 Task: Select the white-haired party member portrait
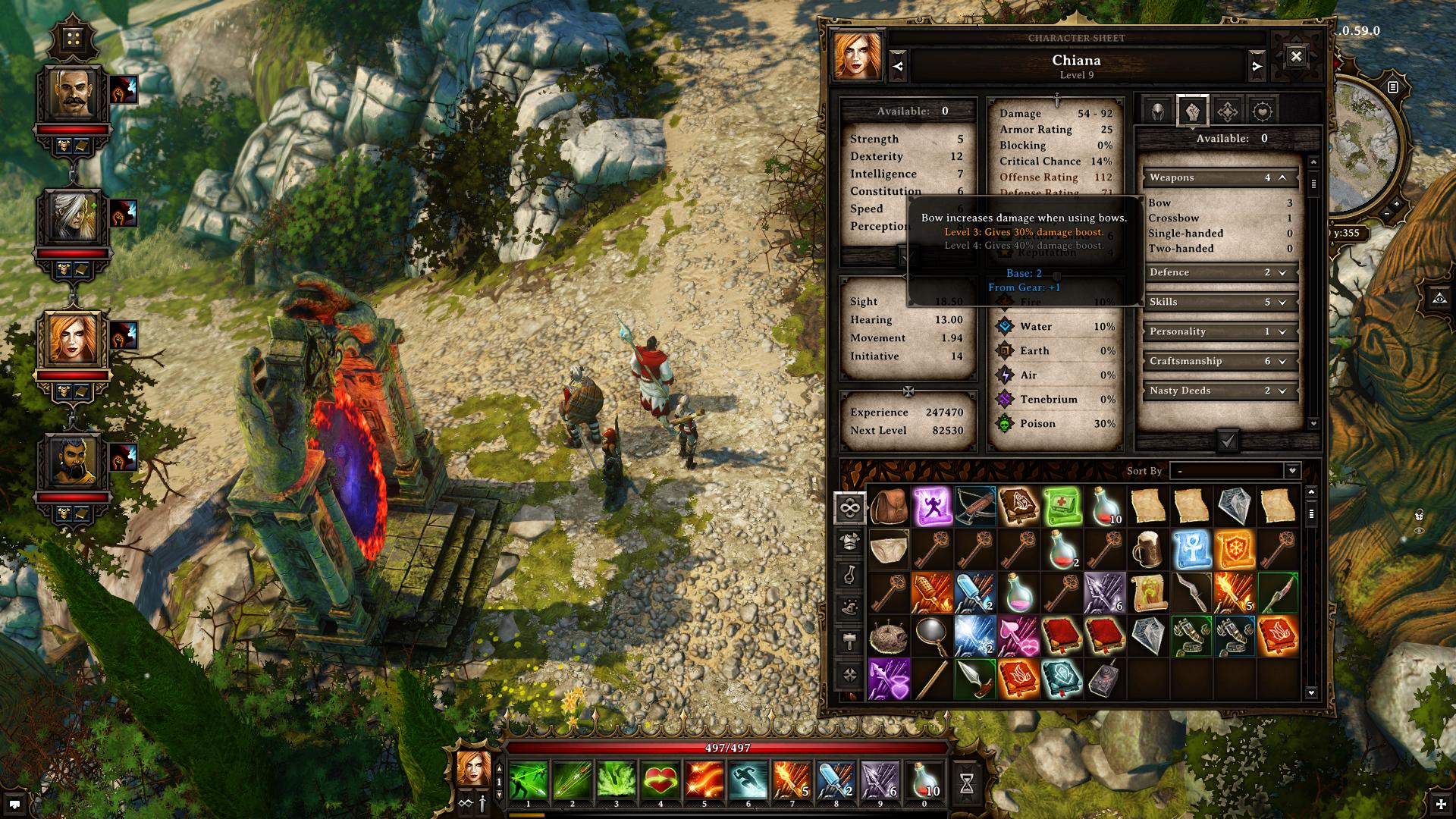point(74,216)
